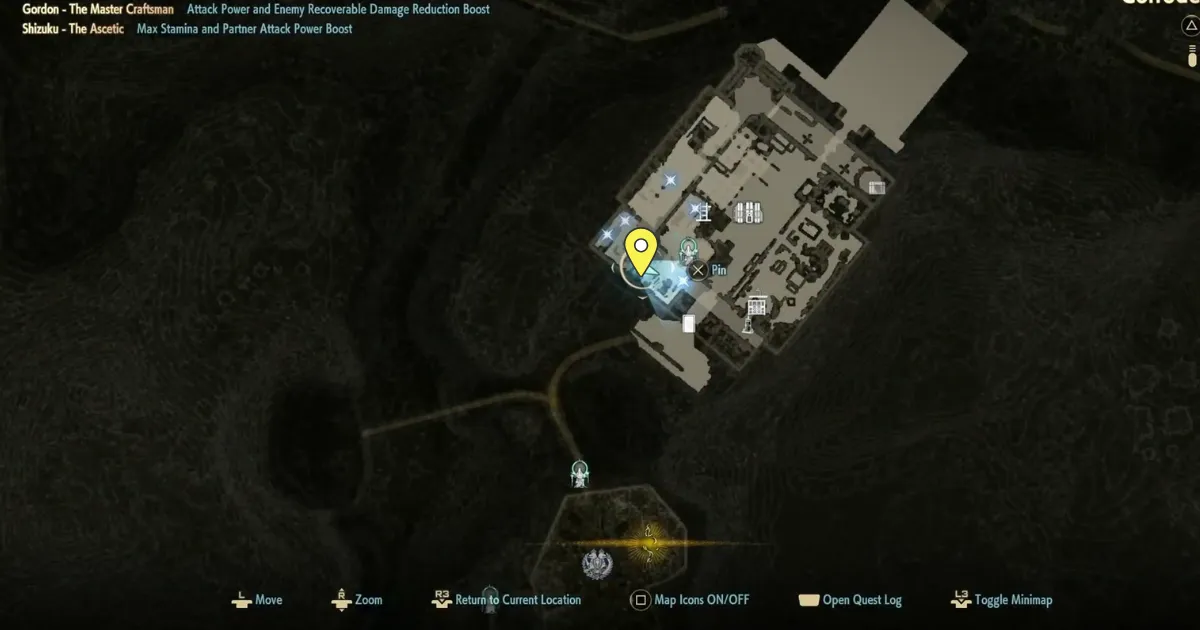The width and height of the screenshot is (1200, 630).
Task: Select the yellow pin marker on the map
Action: pyautogui.click(x=640, y=246)
